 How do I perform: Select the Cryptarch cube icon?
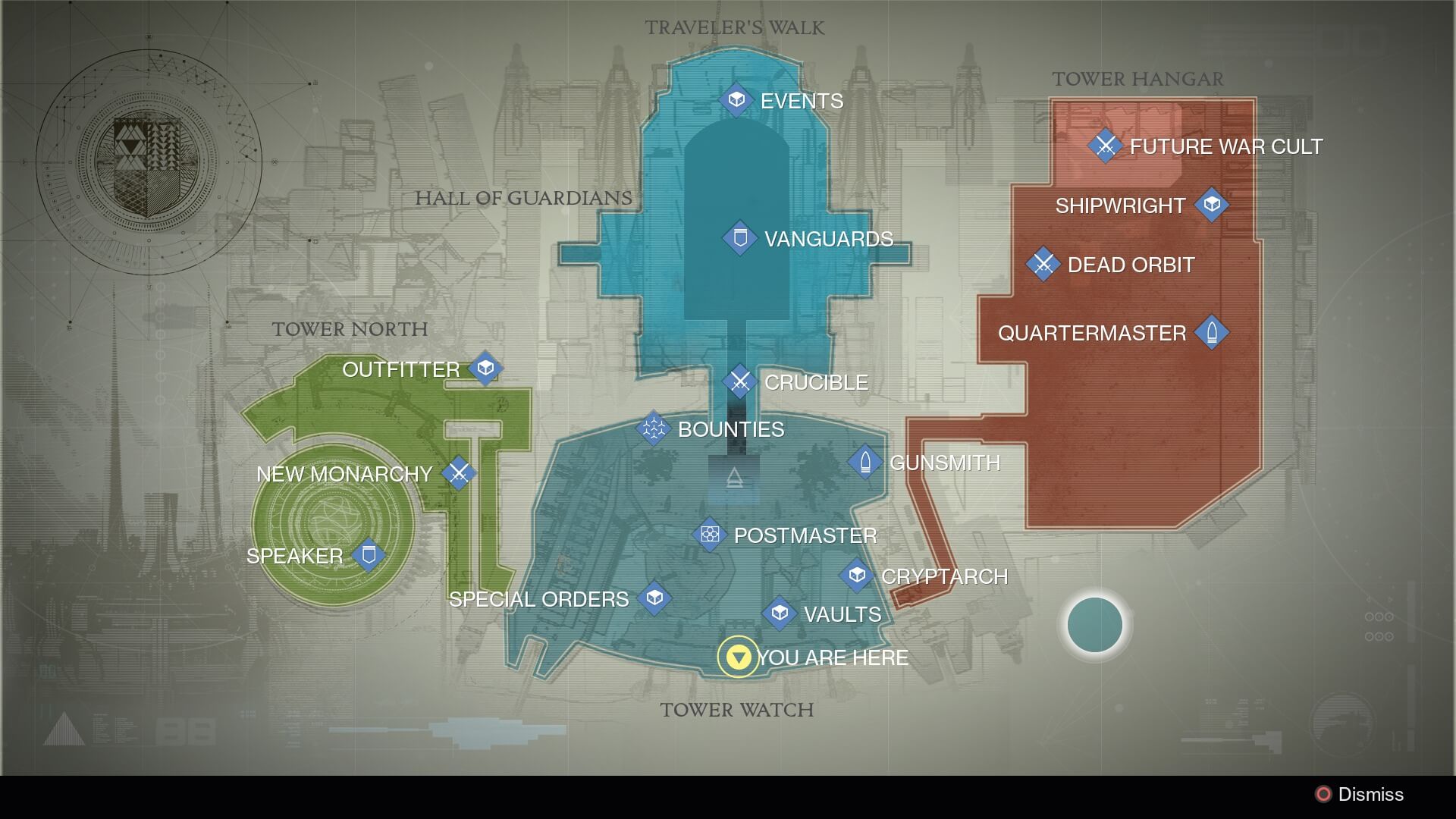[855, 576]
